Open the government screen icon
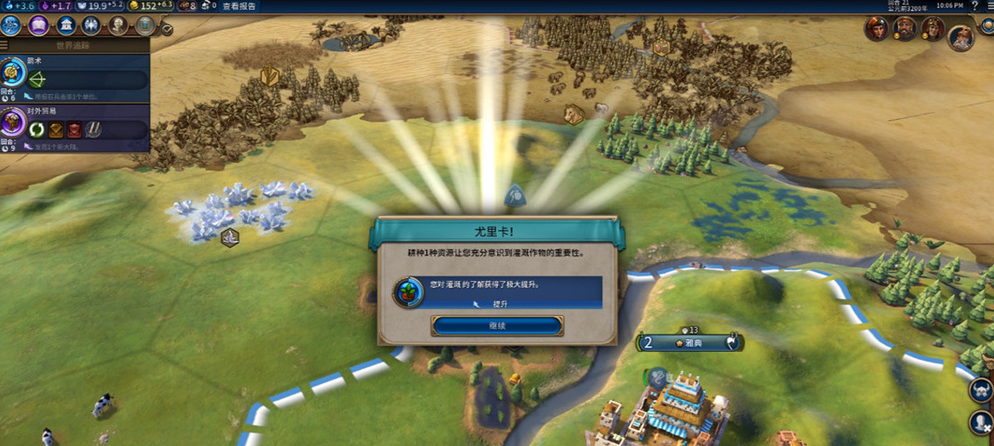This screenshot has width=994, height=446. point(66,26)
